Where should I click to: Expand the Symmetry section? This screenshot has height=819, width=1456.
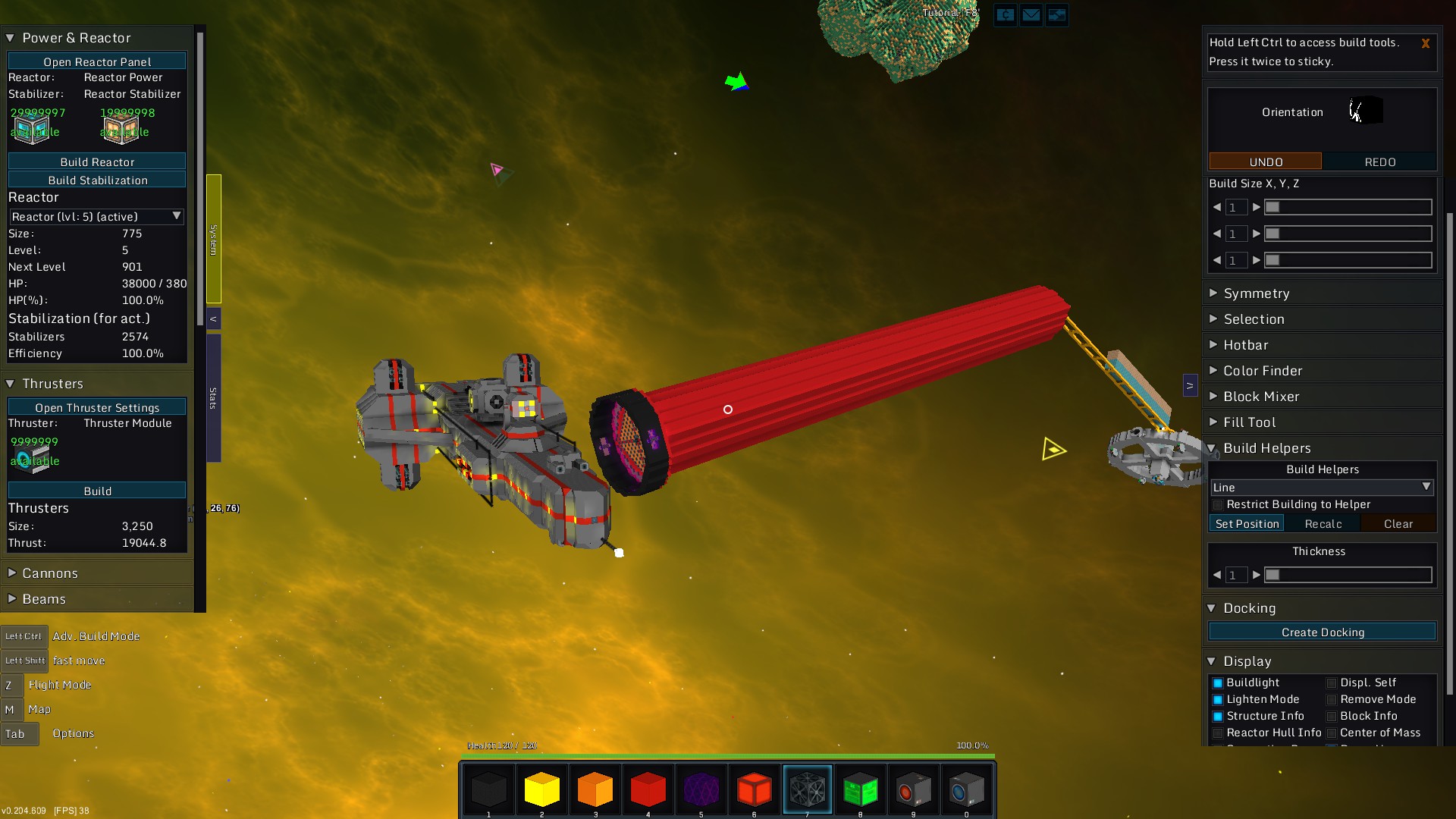point(1256,293)
